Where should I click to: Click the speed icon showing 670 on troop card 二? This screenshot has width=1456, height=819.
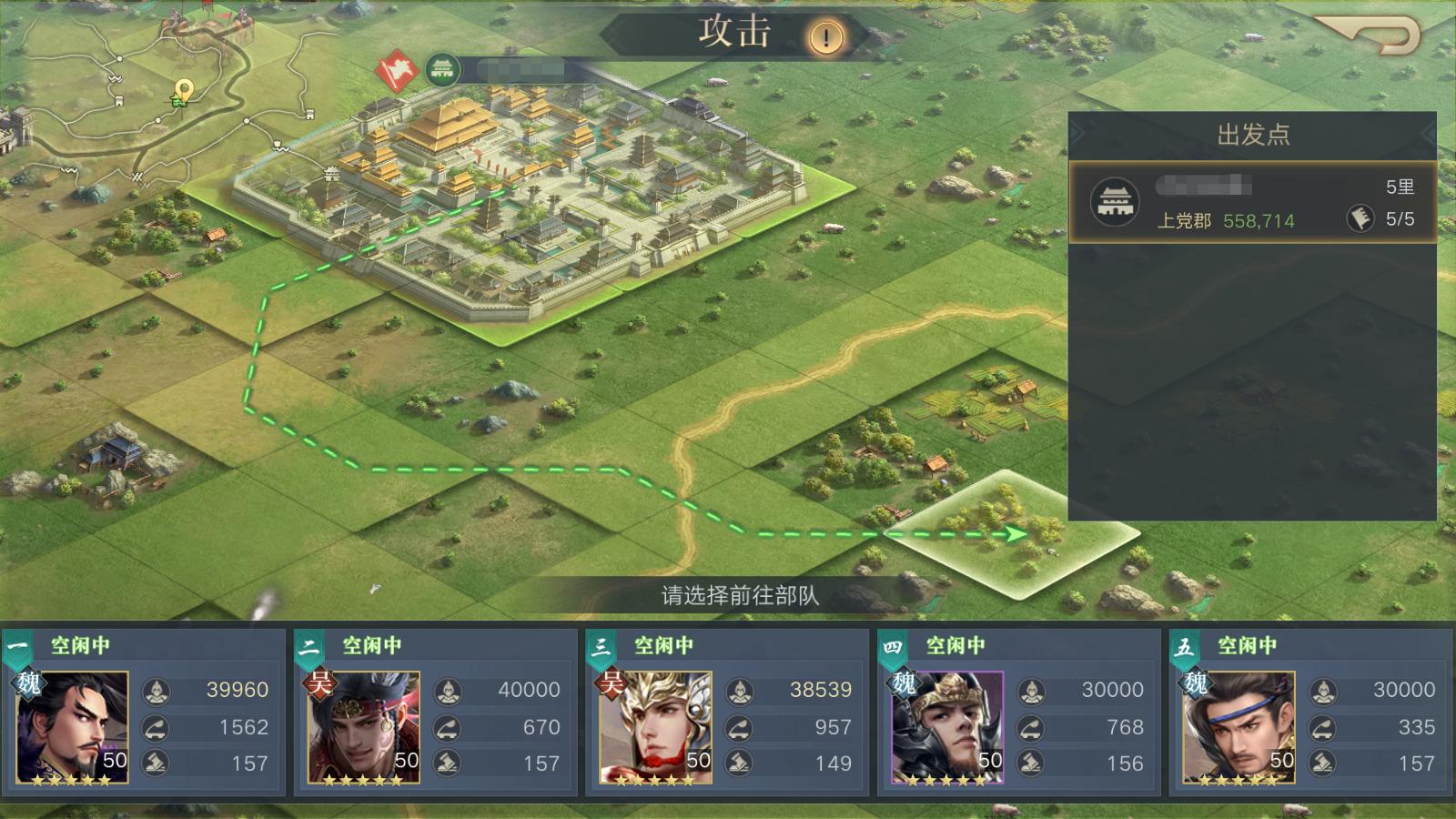click(445, 727)
